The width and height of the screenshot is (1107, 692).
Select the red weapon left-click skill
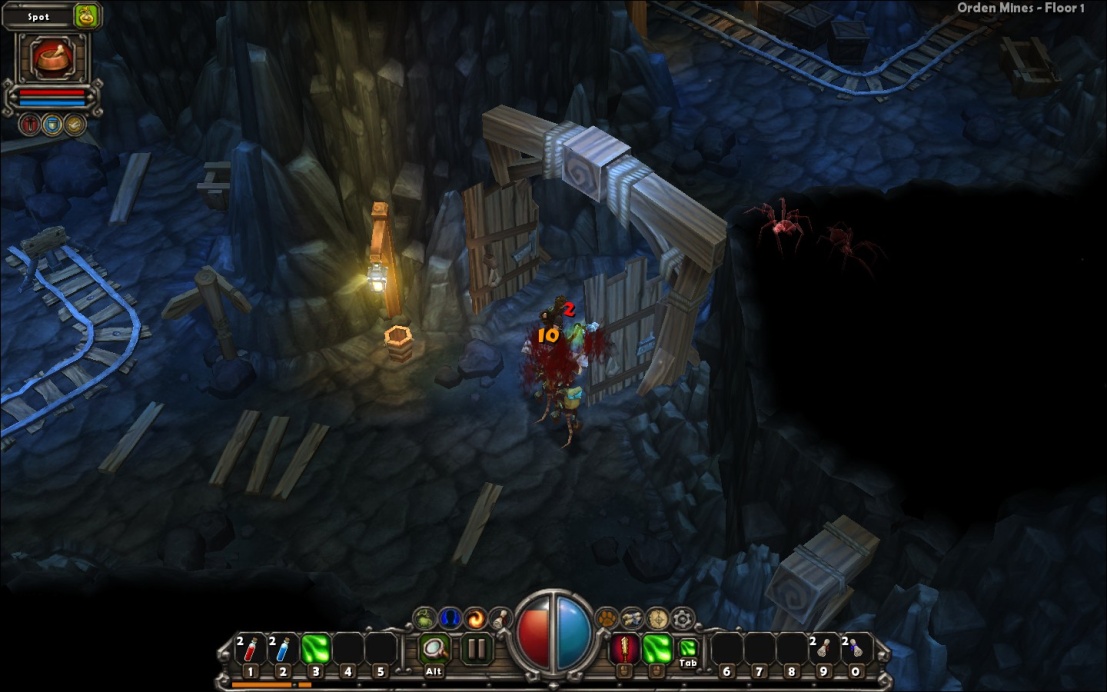624,648
